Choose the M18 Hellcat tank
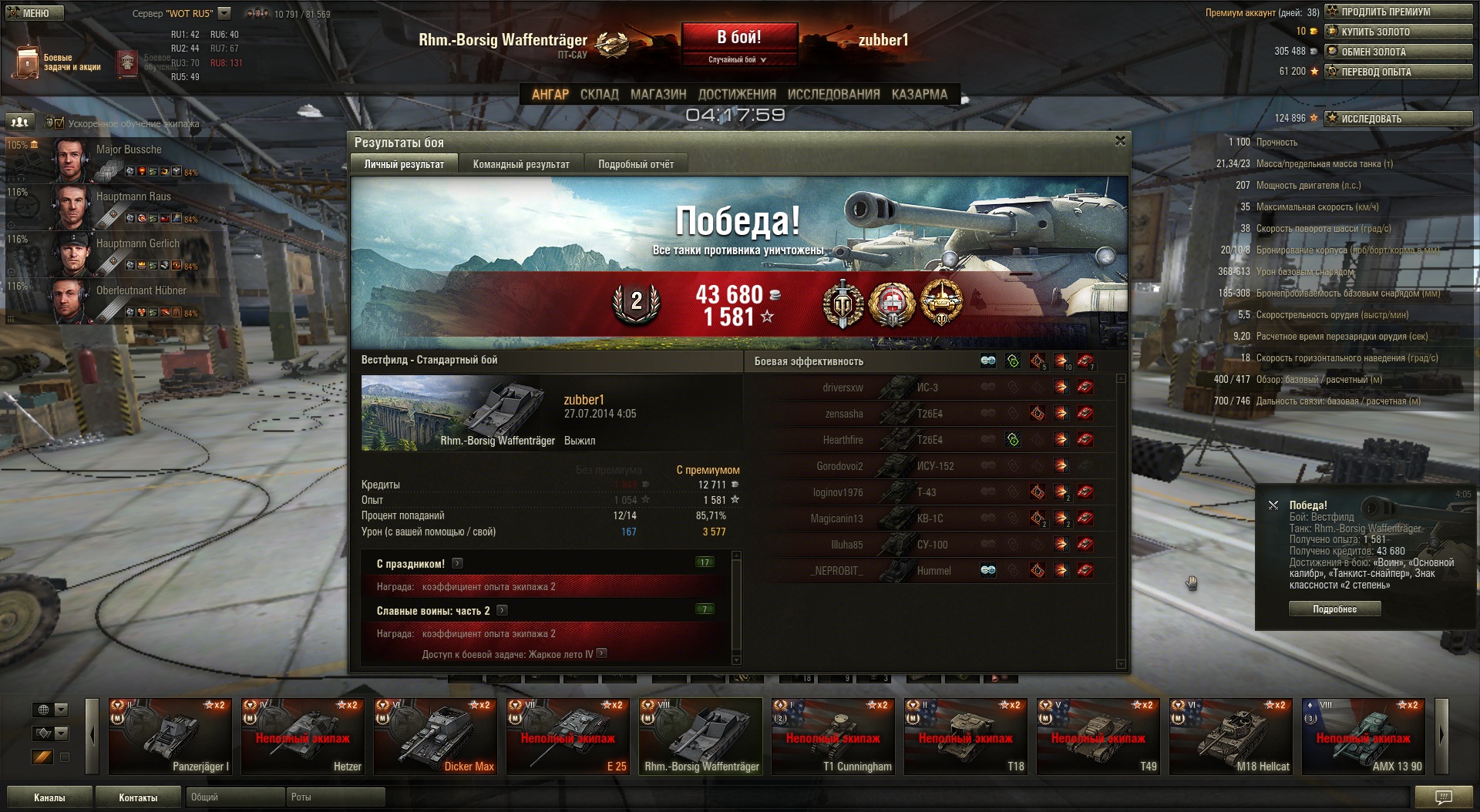The height and width of the screenshot is (812, 1480). 1230,736
